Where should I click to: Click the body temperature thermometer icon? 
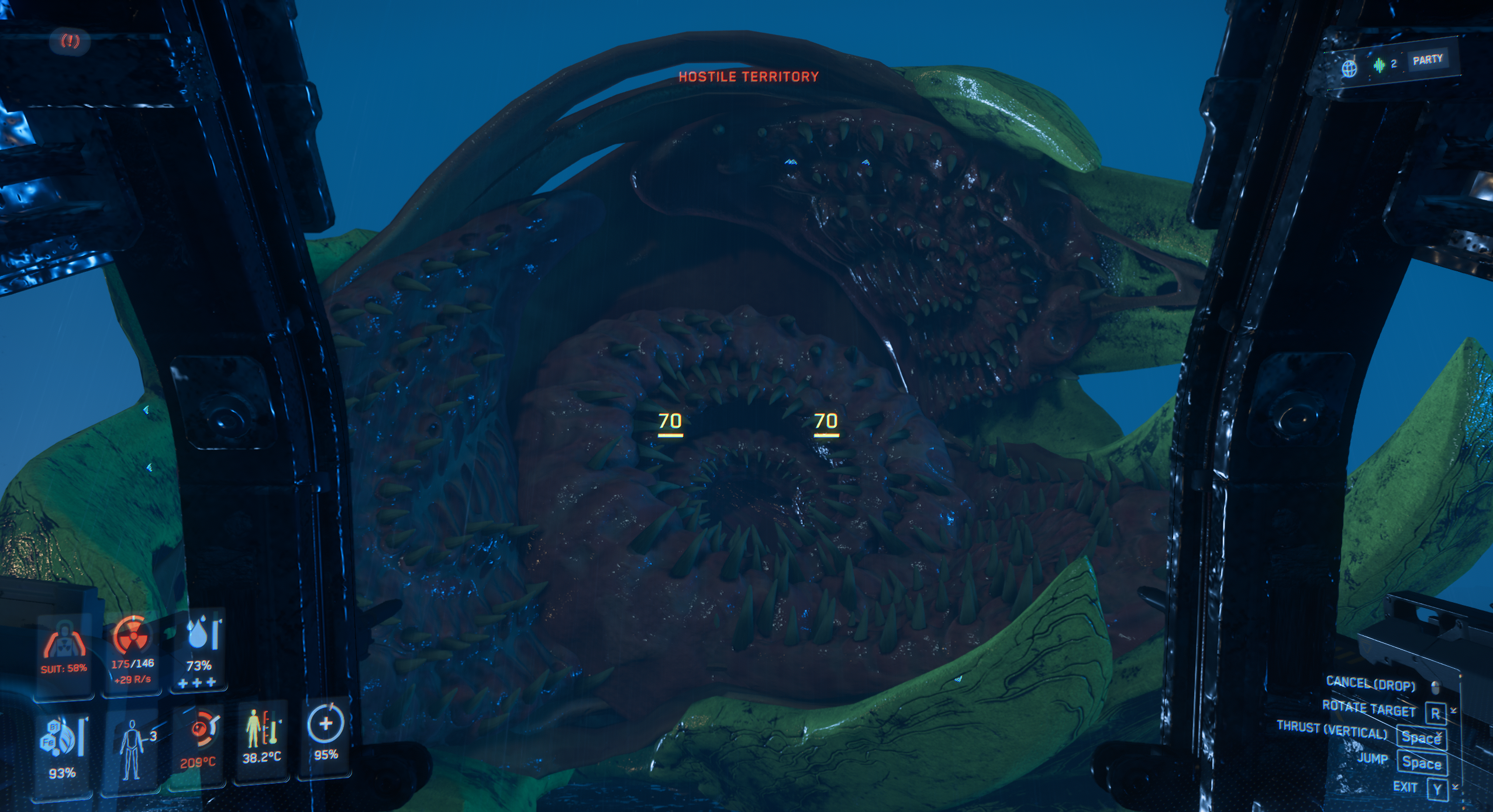click(261, 728)
